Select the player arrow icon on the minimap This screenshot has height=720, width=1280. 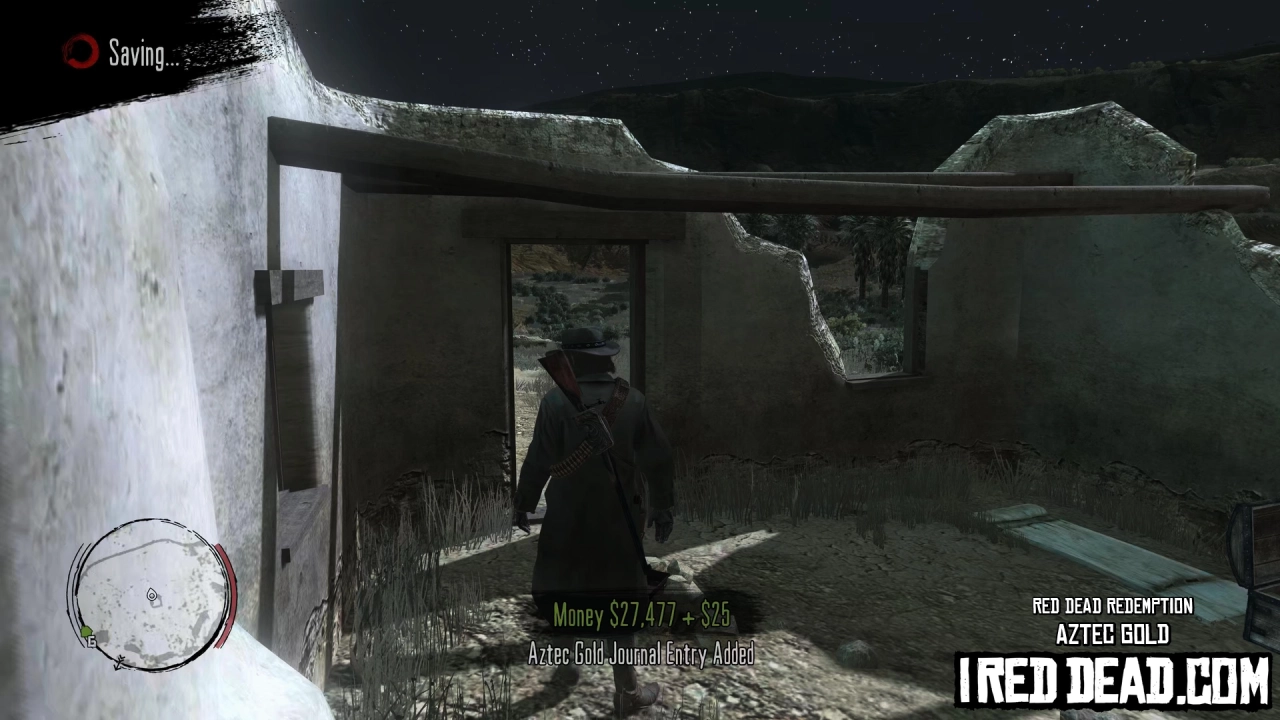coord(152,595)
